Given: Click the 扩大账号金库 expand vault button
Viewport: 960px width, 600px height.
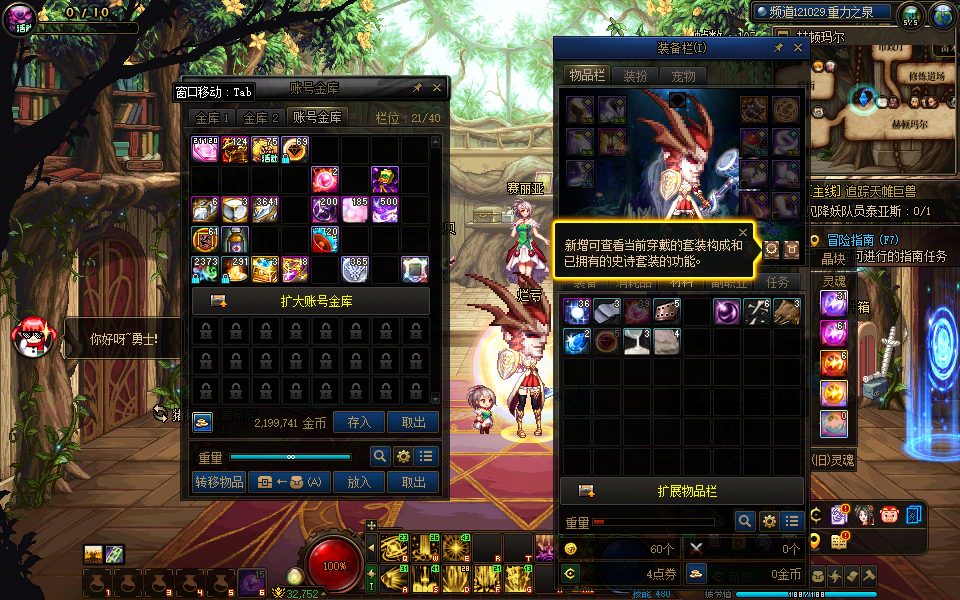Looking at the screenshot, I should (x=310, y=301).
